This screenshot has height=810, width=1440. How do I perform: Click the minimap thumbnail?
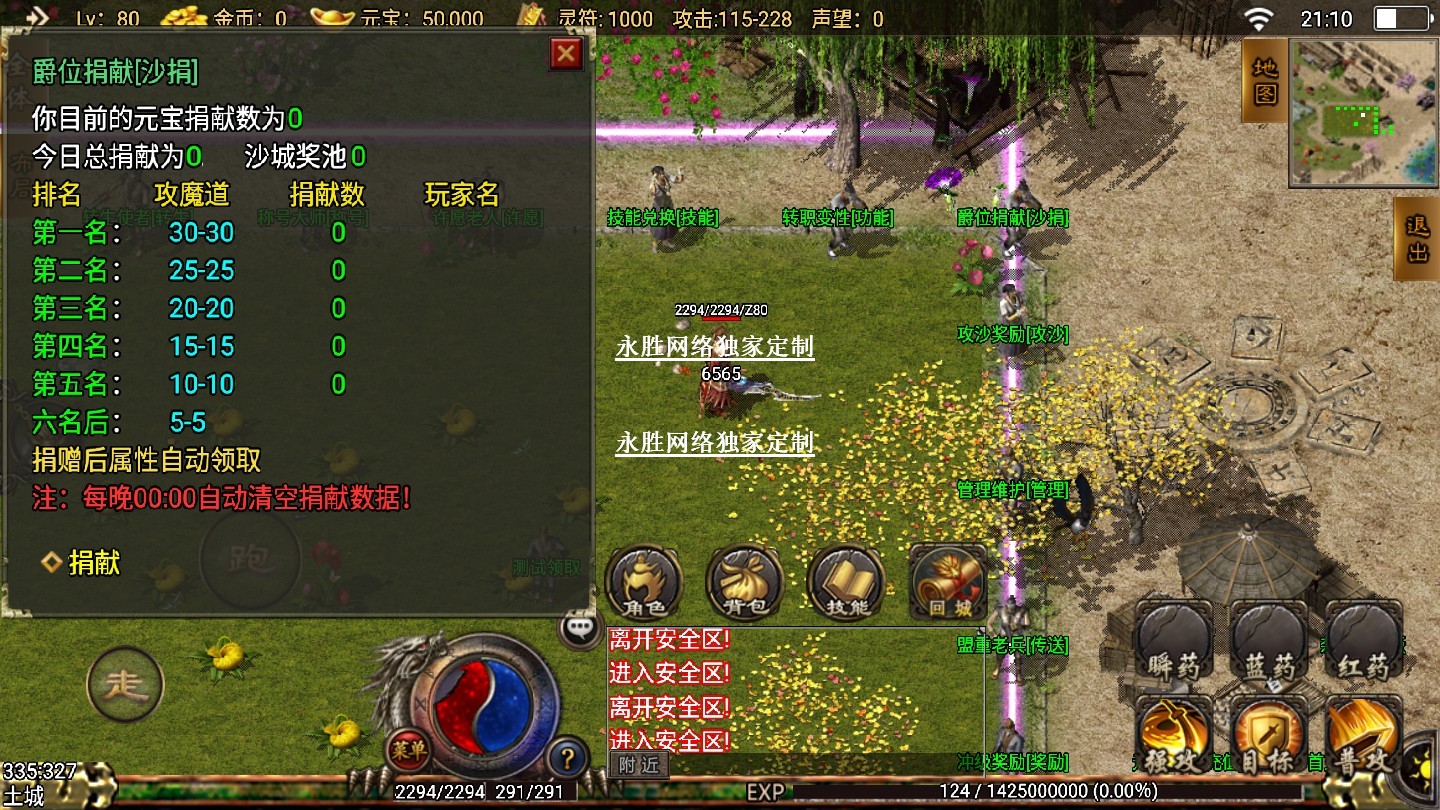(1362, 112)
